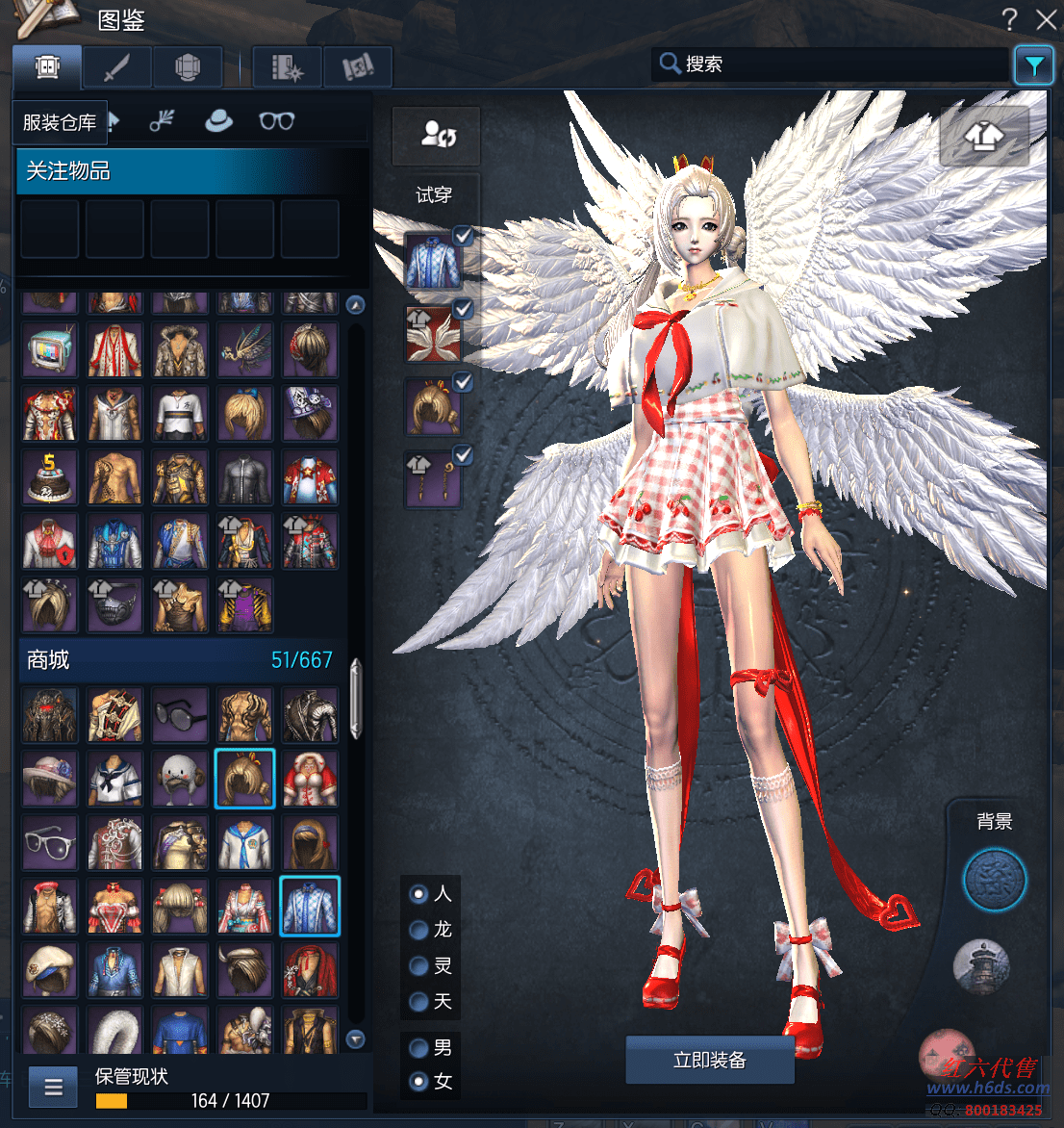Open the list menu button beside 保管现状
This screenshot has width=1064, height=1128.
(x=54, y=1088)
